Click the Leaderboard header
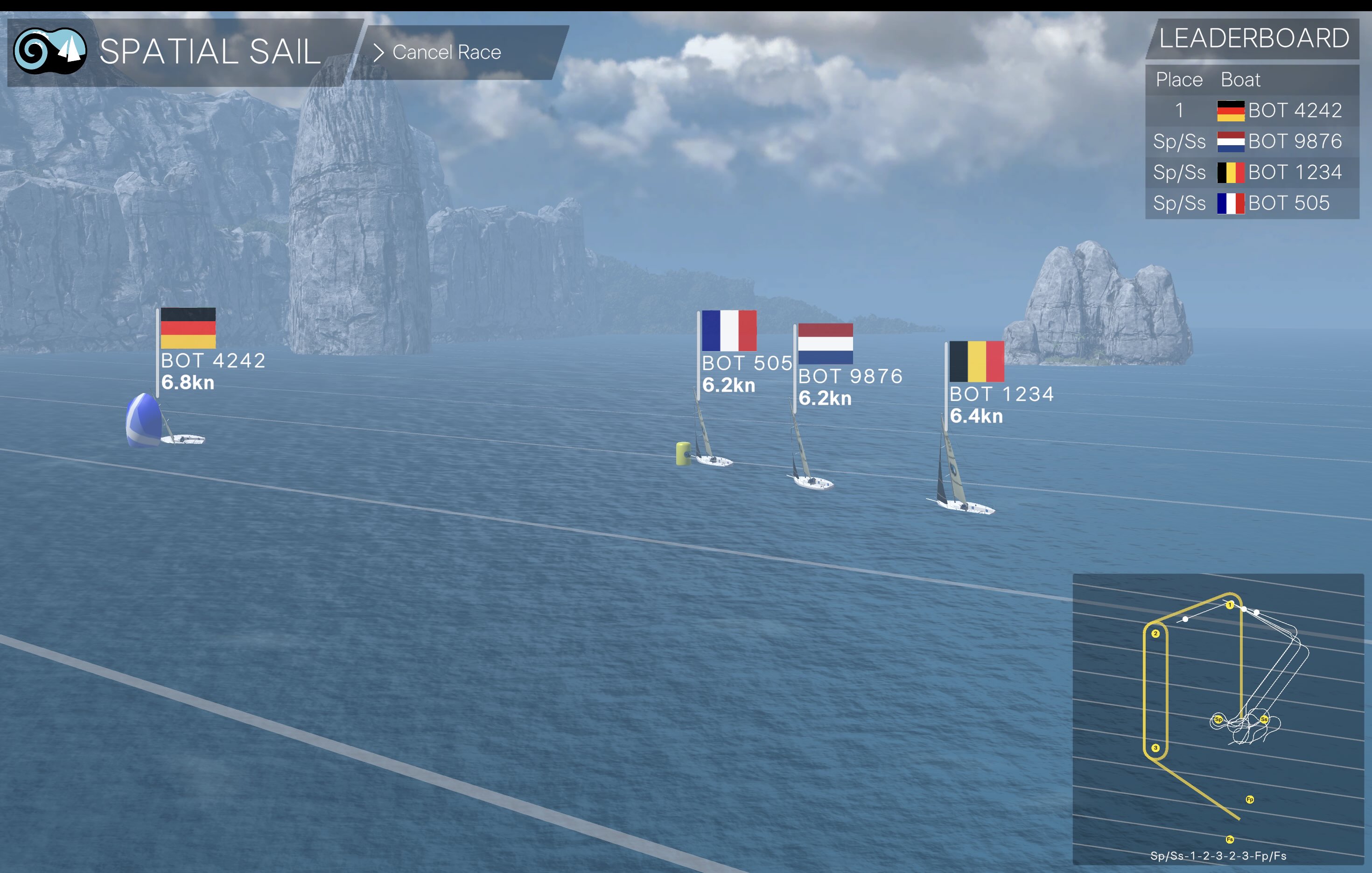The image size is (1372, 873). [x=1253, y=39]
